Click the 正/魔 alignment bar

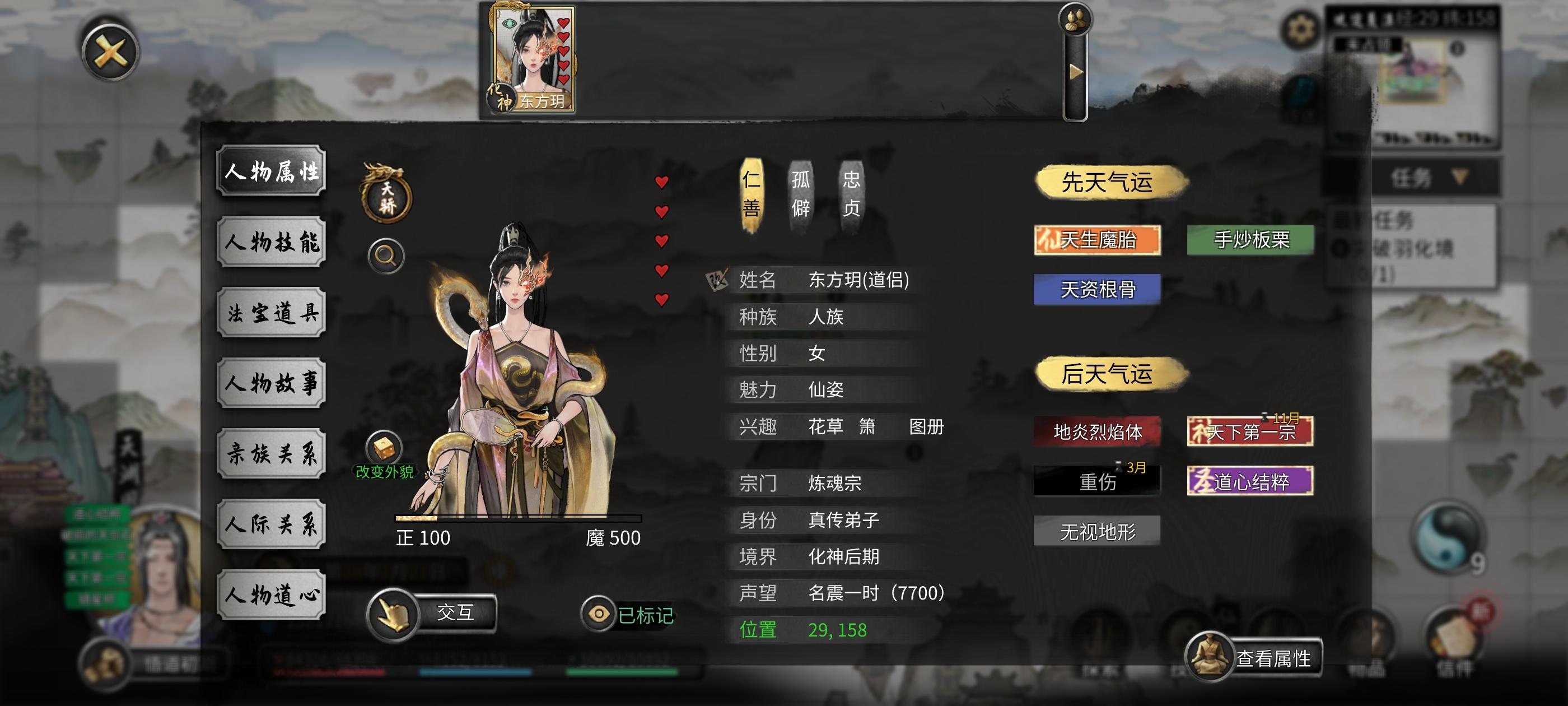tap(517, 519)
